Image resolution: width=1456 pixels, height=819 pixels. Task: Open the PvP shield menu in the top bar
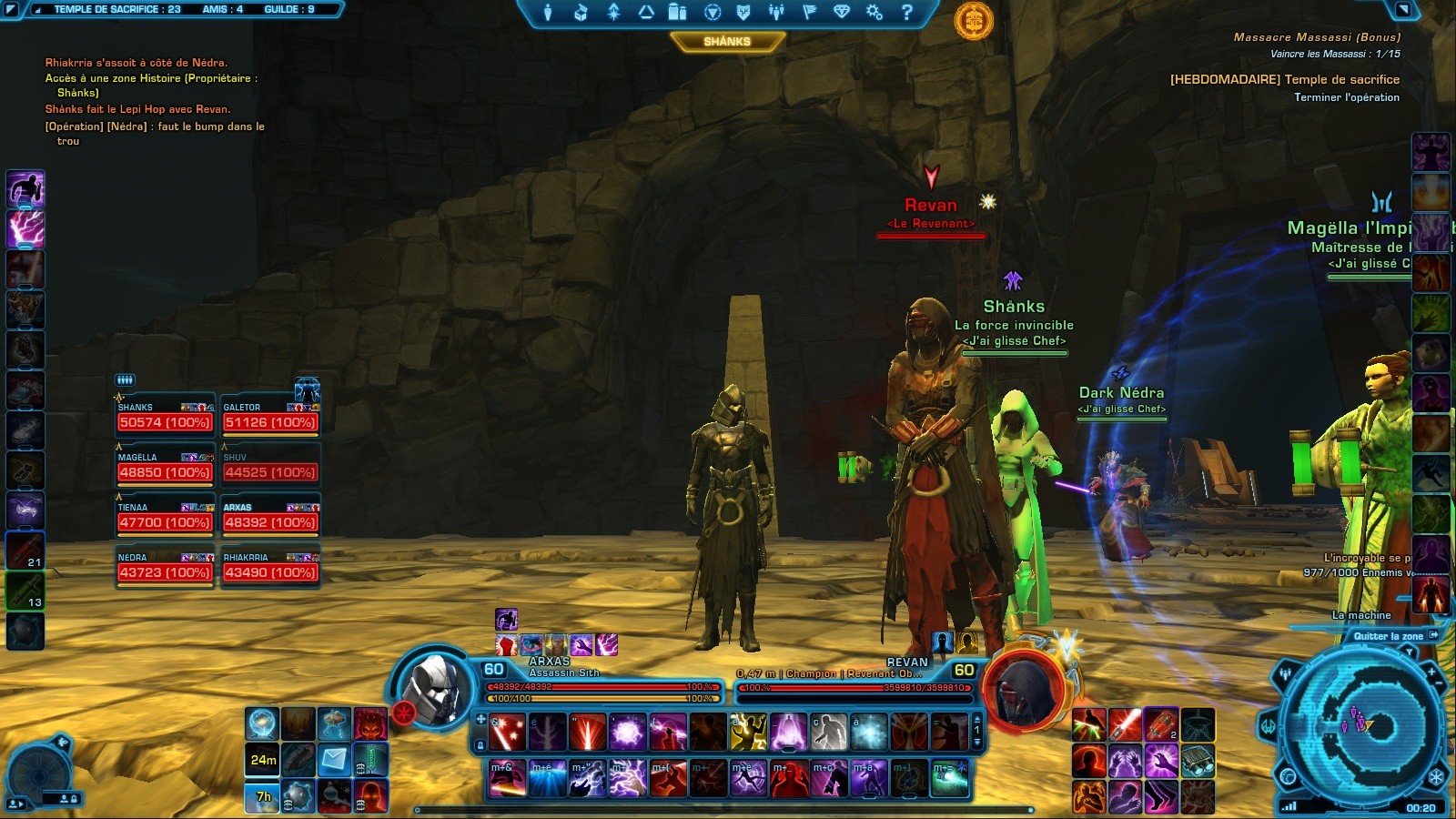pyautogui.click(x=744, y=12)
